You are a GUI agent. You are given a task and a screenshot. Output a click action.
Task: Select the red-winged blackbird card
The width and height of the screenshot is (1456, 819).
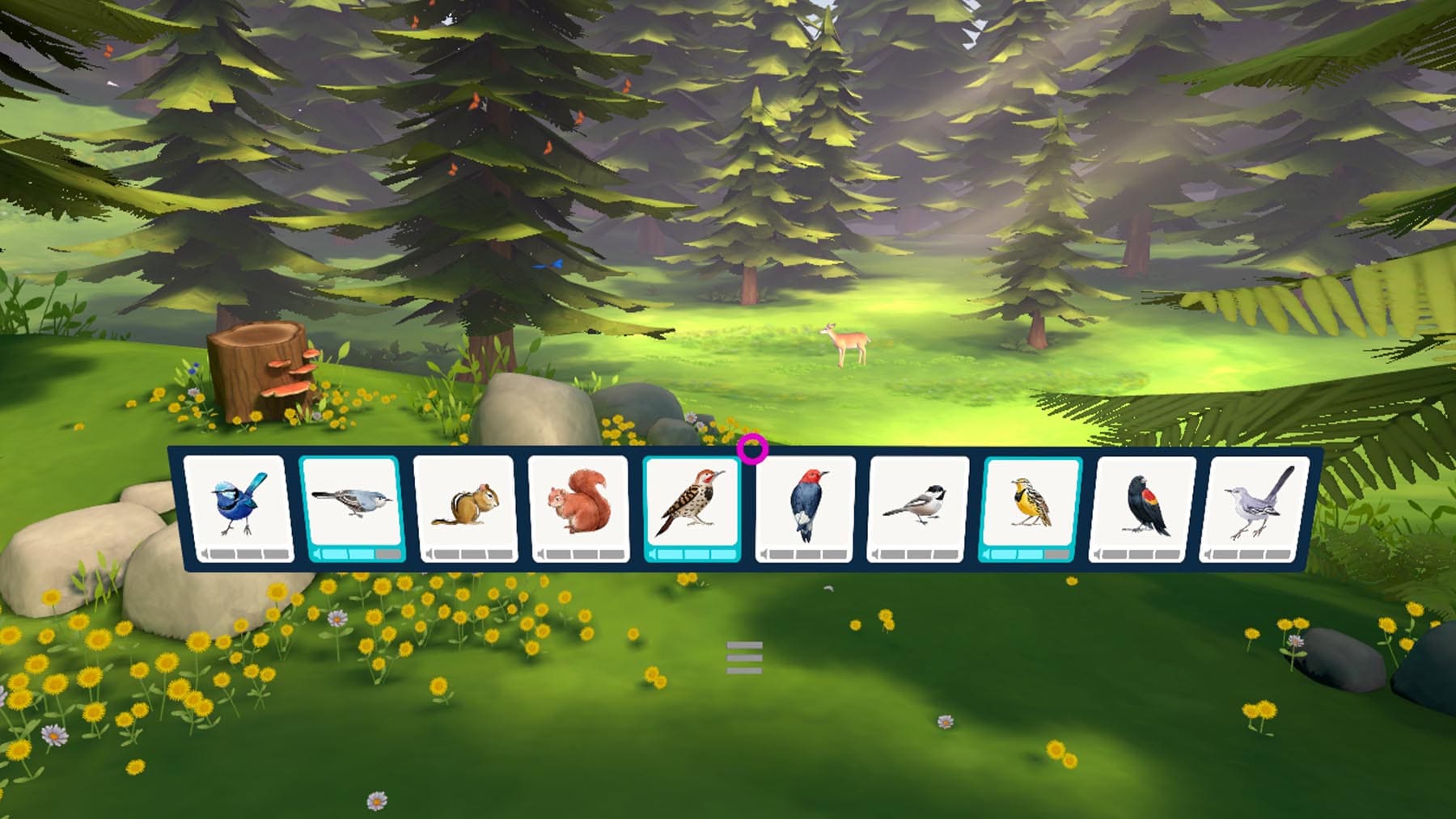coord(1143,509)
